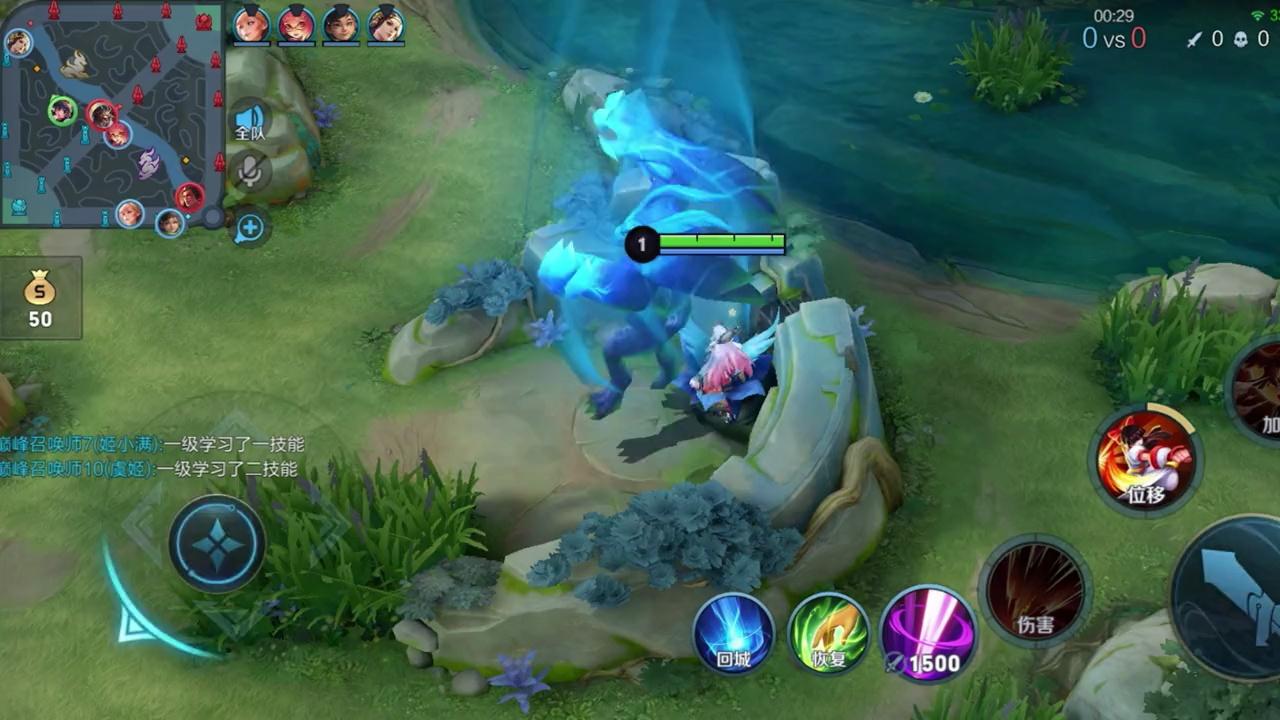Use the 恢复 heal skill

tap(828, 634)
